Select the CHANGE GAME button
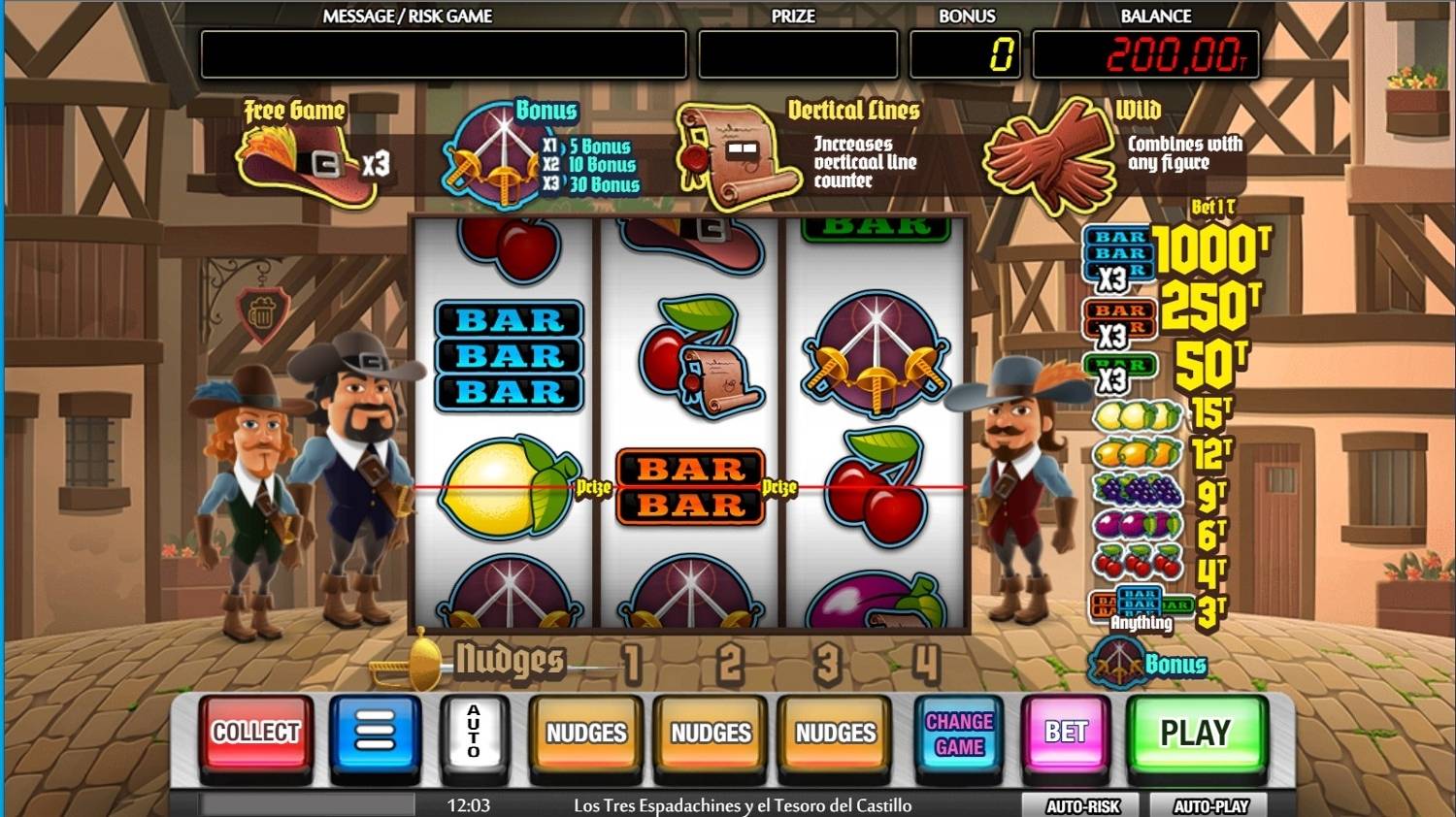This screenshot has height=817, width=1456. [959, 735]
